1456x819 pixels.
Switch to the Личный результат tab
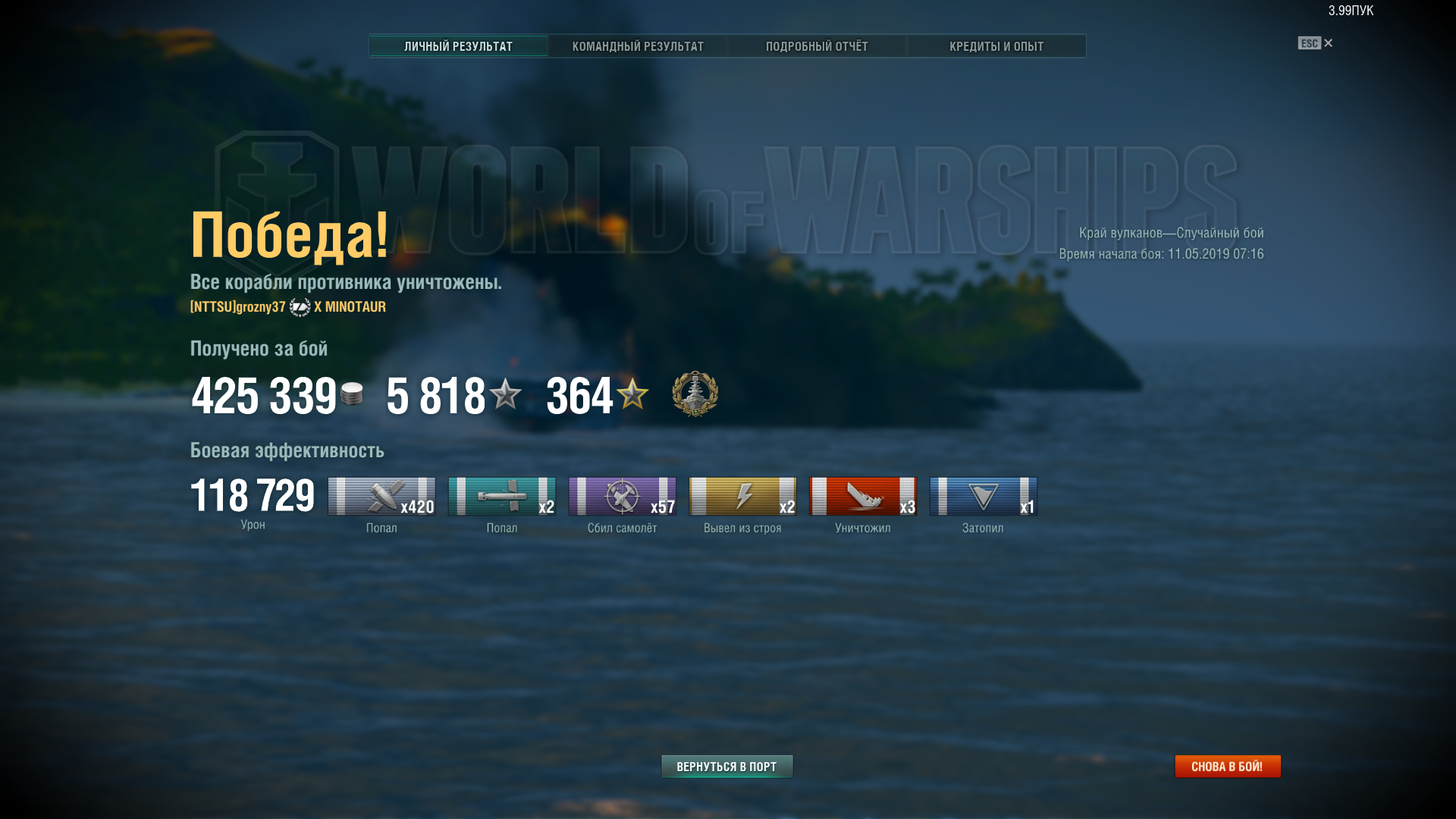coord(458,46)
